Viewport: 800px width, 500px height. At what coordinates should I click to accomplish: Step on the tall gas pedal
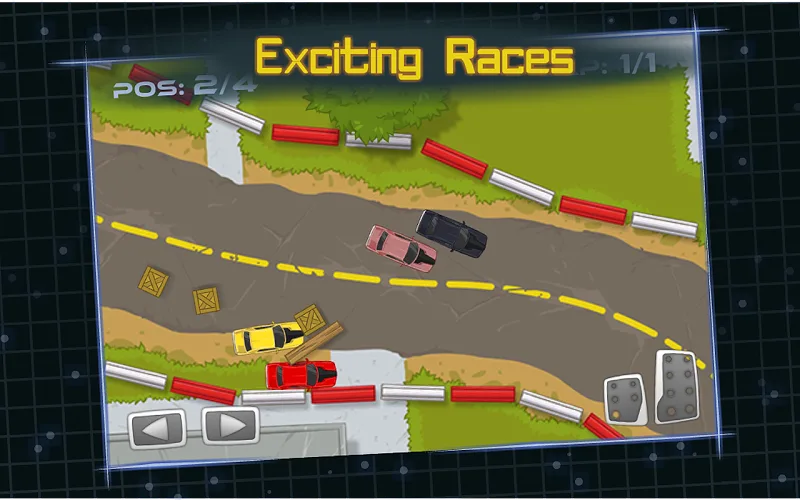[679, 387]
